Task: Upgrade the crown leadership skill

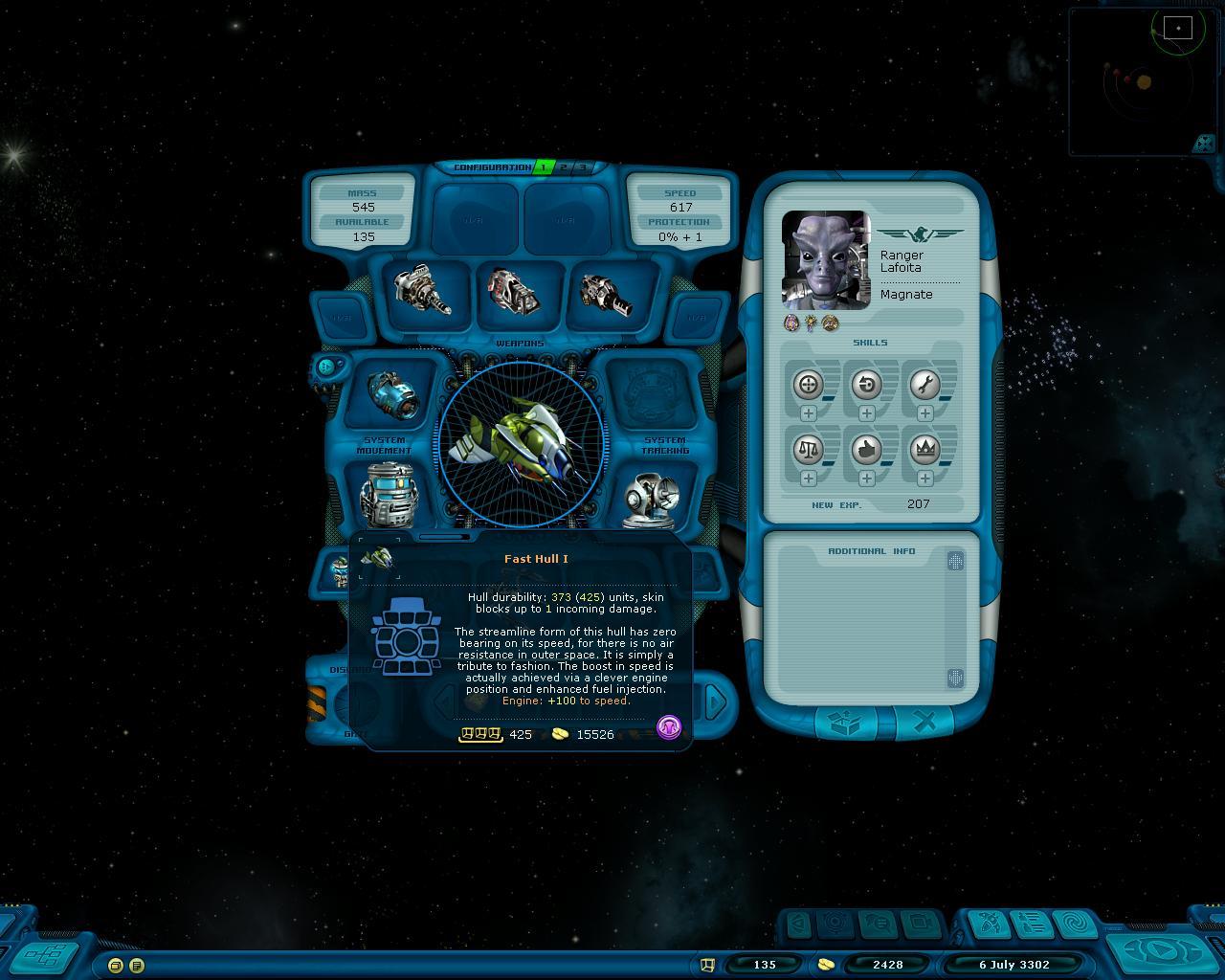Action: pyautogui.click(x=924, y=478)
